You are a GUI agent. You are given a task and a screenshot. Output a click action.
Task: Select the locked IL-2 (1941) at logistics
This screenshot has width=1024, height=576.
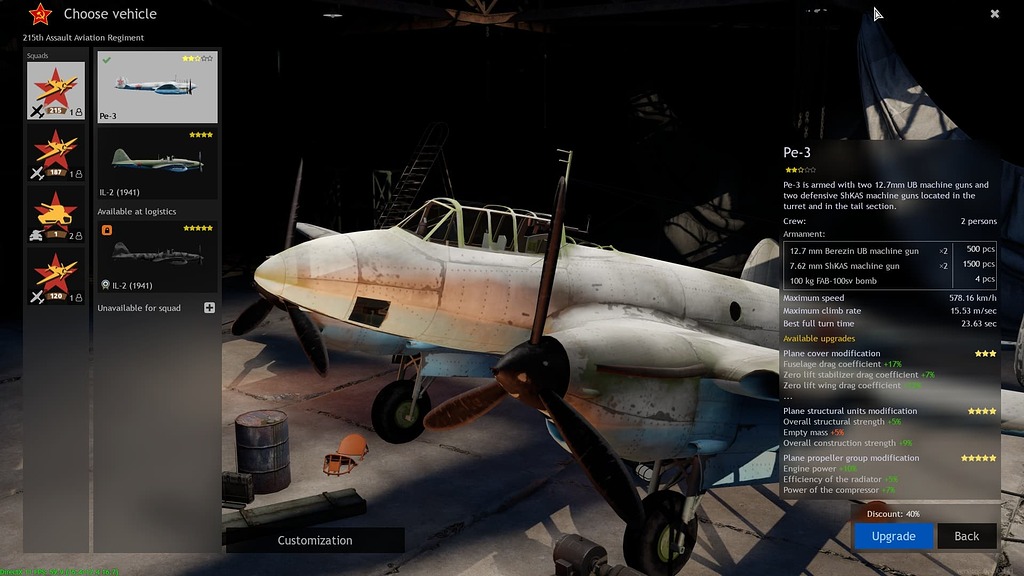pyautogui.click(x=157, y=256)
